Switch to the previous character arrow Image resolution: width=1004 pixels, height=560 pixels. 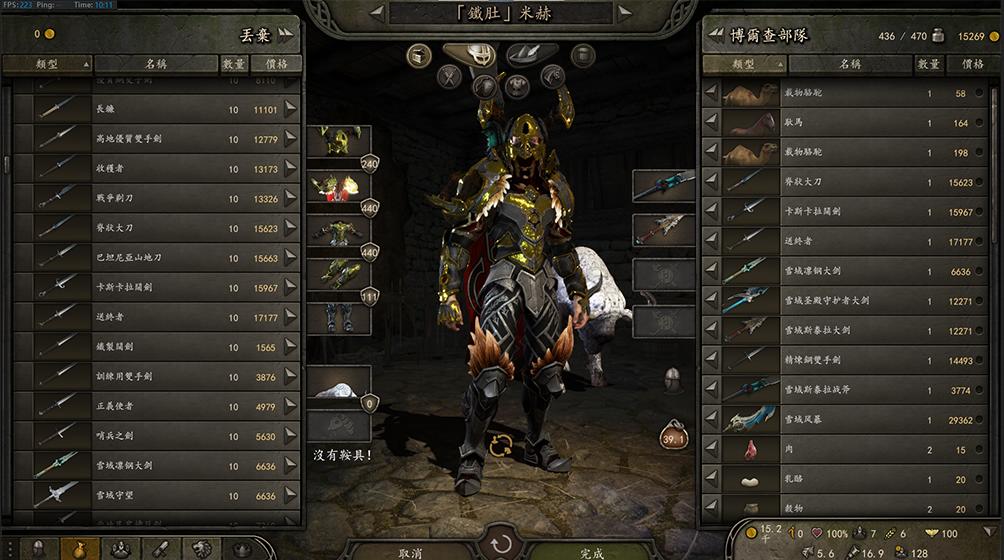376,13
